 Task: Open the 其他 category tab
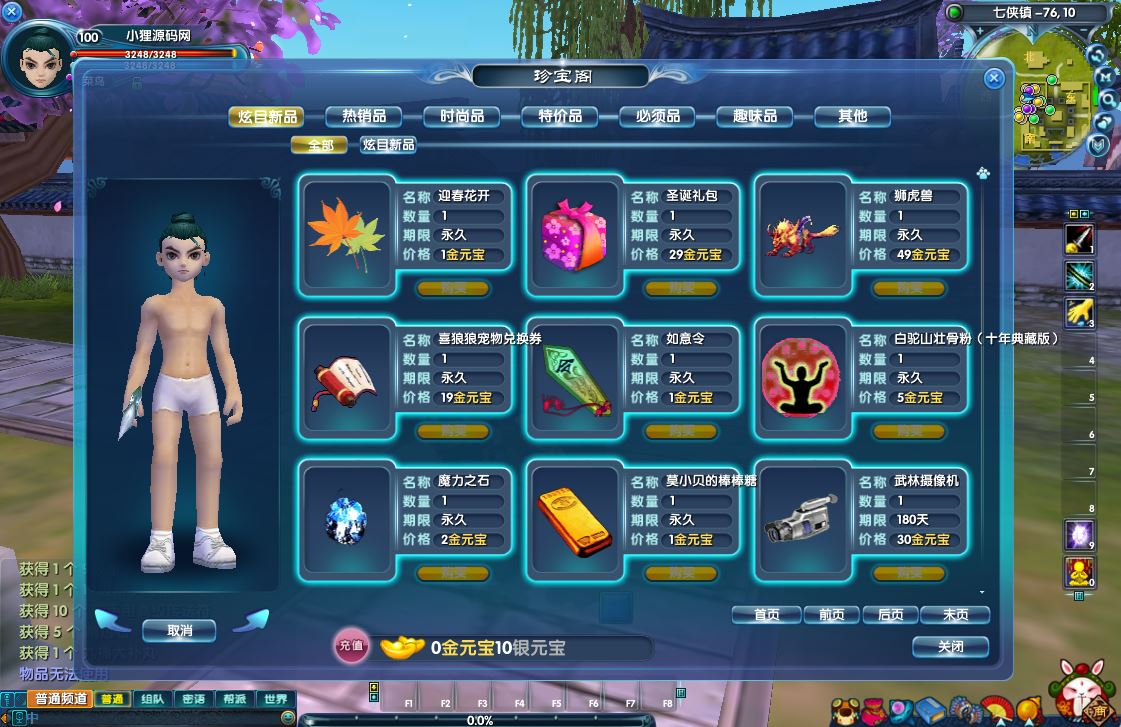click(x=852, y=116)
